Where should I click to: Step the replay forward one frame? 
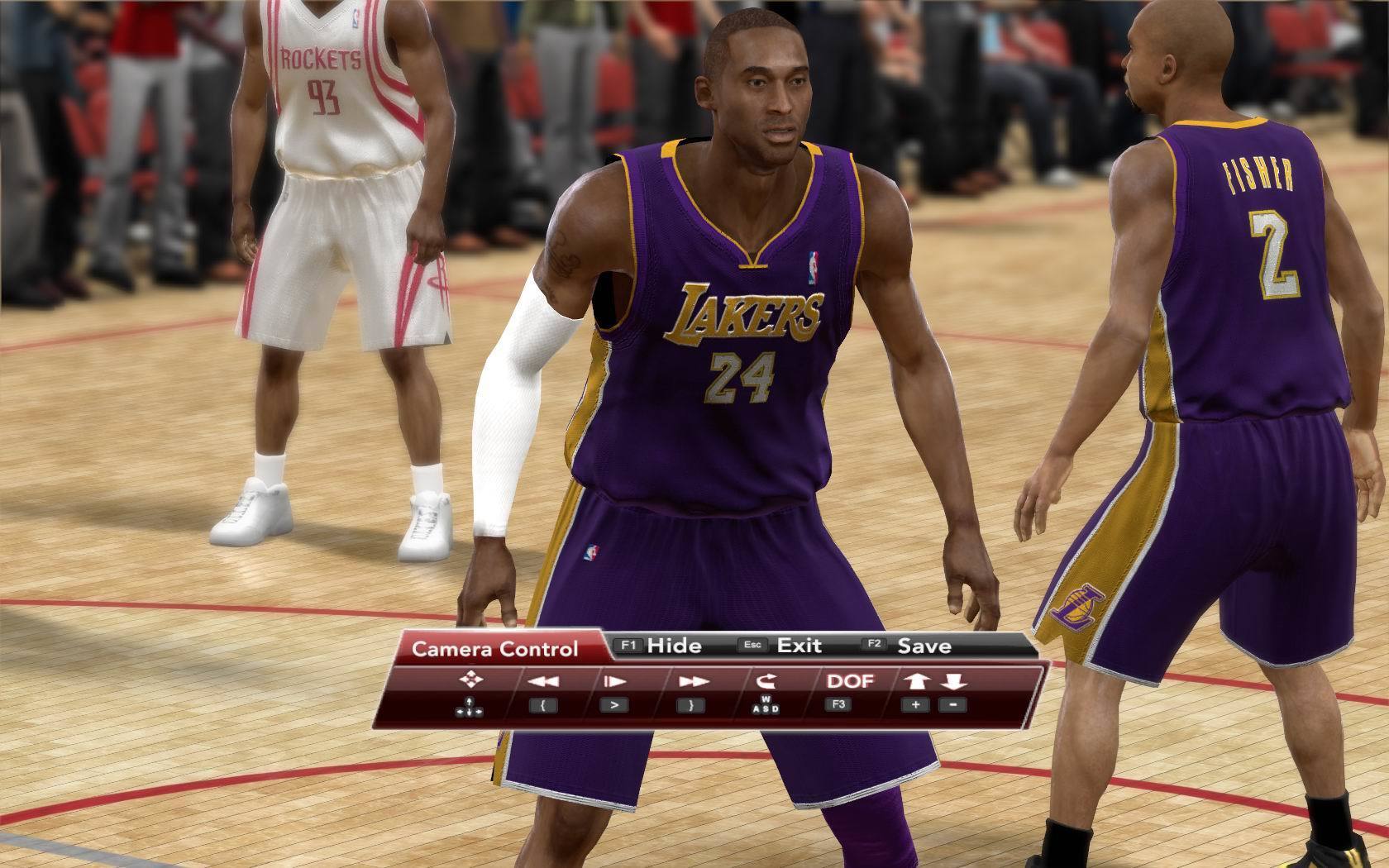614,682
